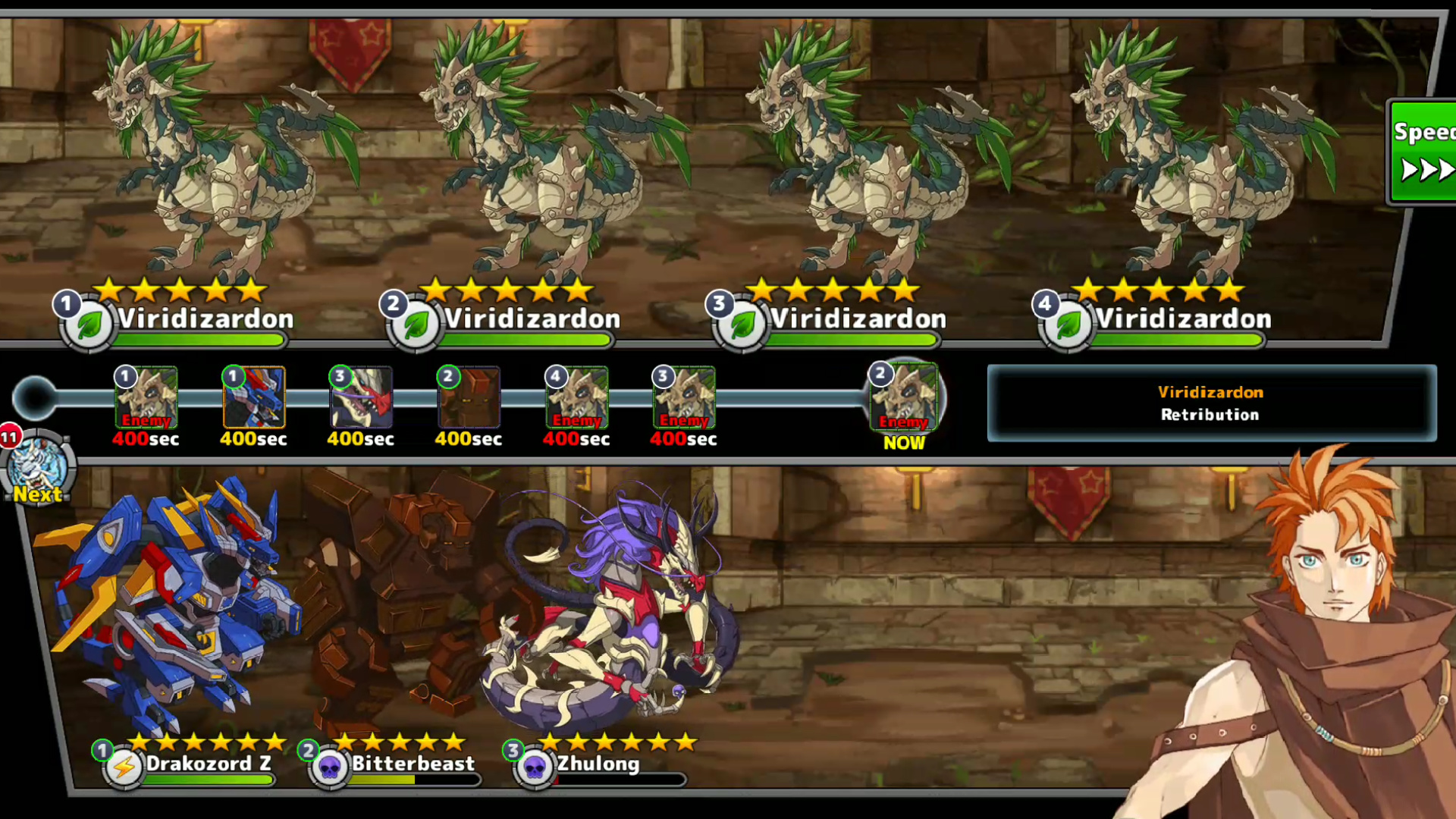Select Bitterbeast's portrait in turn timeline
The image size is (1456, 819).
[469, 397]
